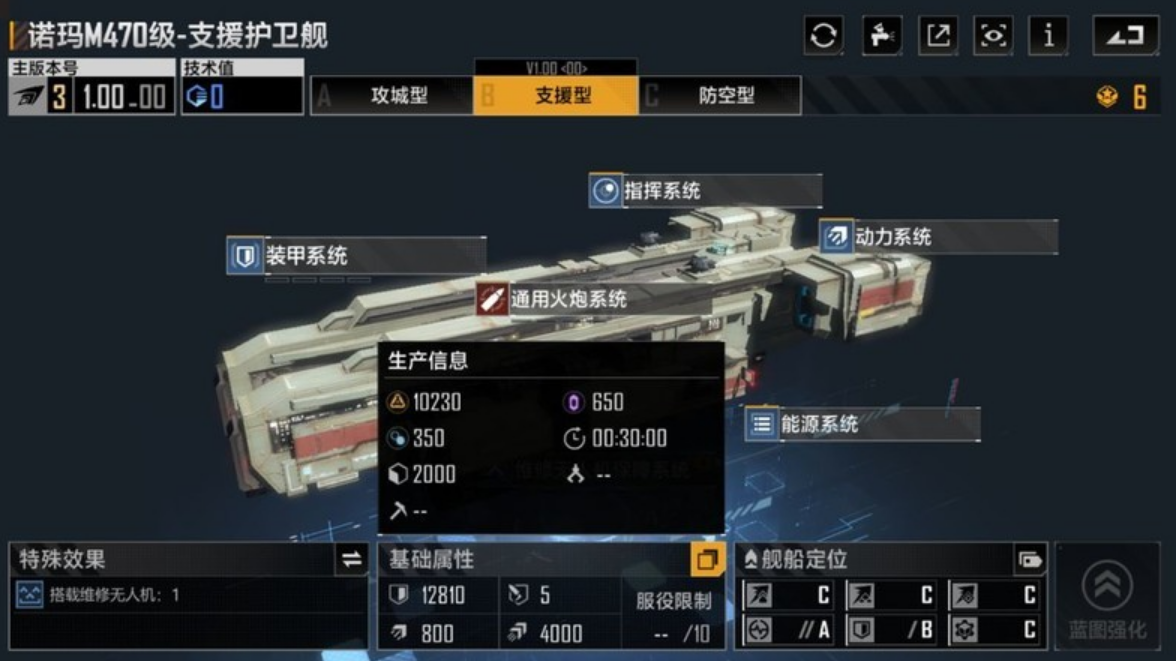1176x661 pixels.
Task: Click the 蓝图强化 upgrade button
Action: click(x=1107, y=596)
